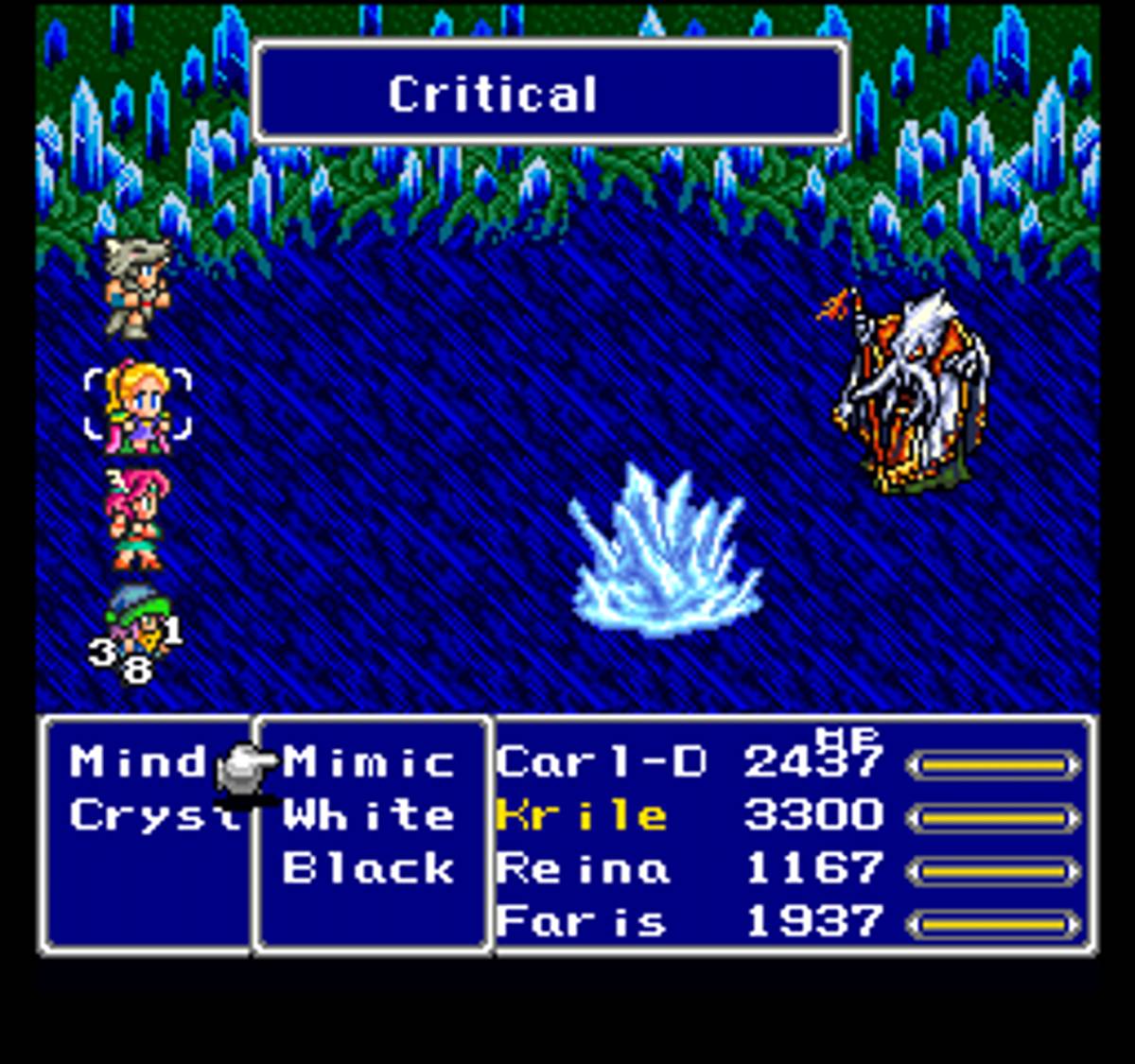Choose the White magic command
The width and height of the screenshot is (1135, 1064).
[369, 815]
